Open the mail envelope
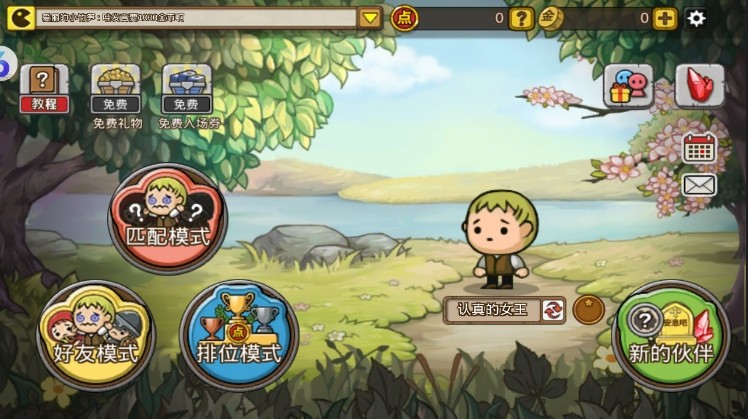 [699, 185]
